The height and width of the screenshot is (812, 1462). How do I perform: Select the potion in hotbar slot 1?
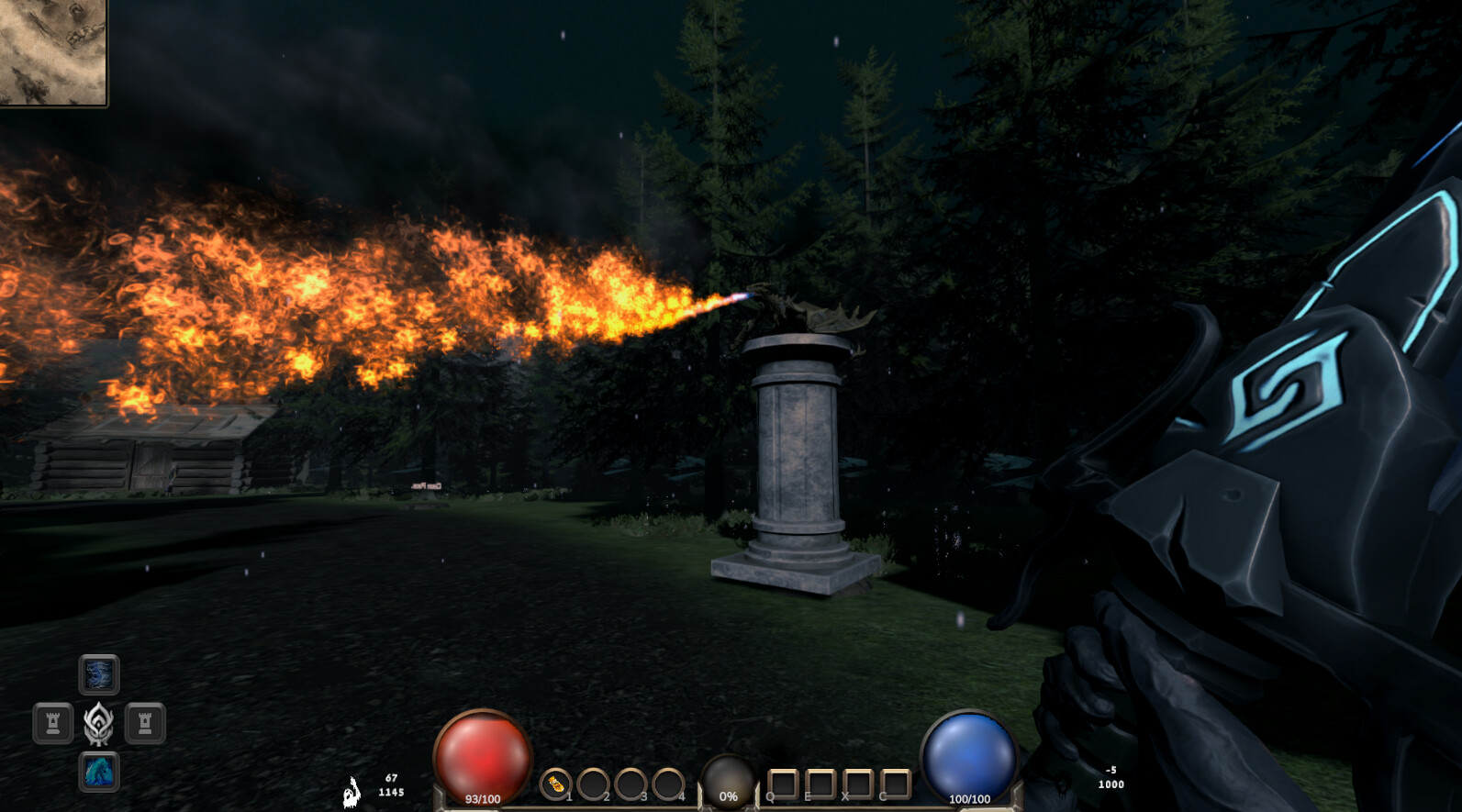click(x=559, y=783)
